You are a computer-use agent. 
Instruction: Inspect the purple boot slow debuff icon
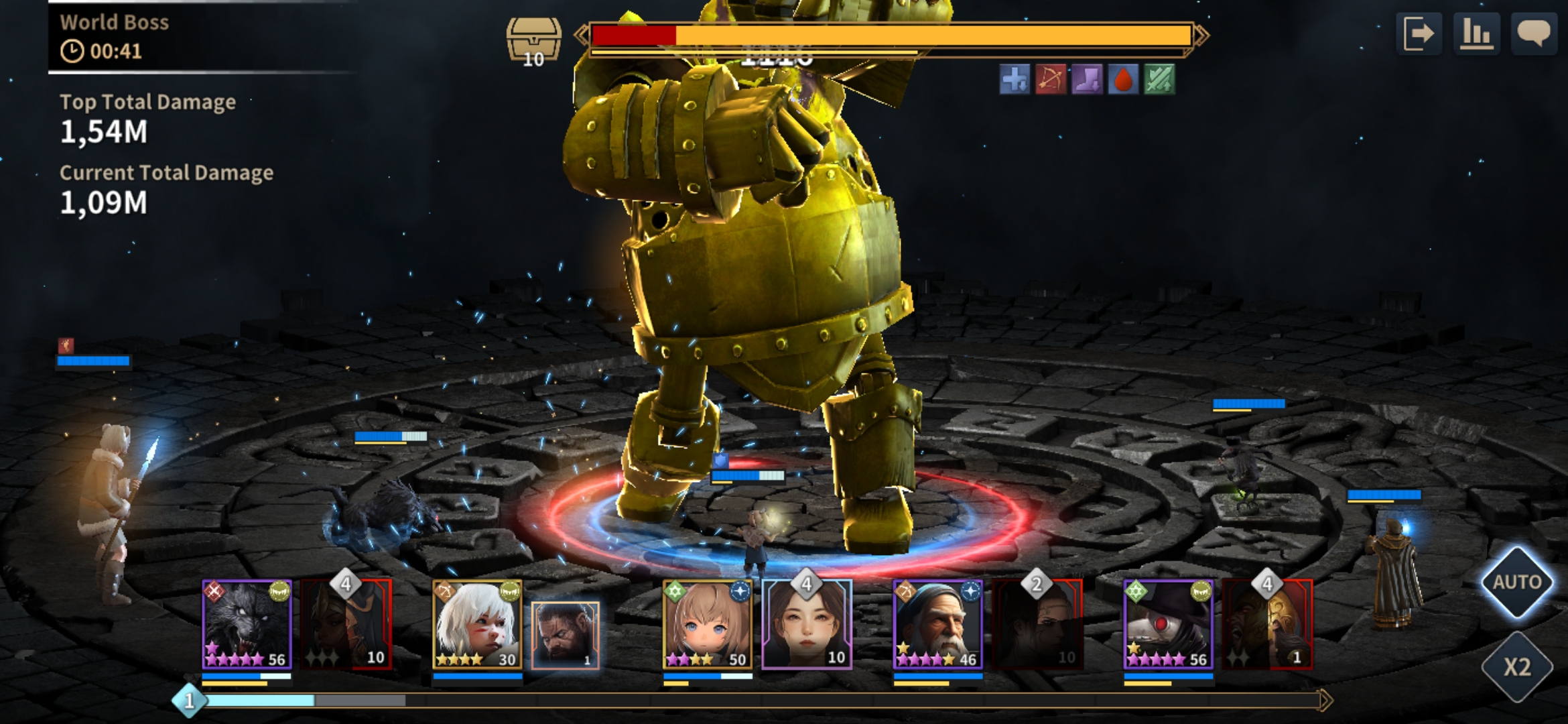[x=1087, y=80]
